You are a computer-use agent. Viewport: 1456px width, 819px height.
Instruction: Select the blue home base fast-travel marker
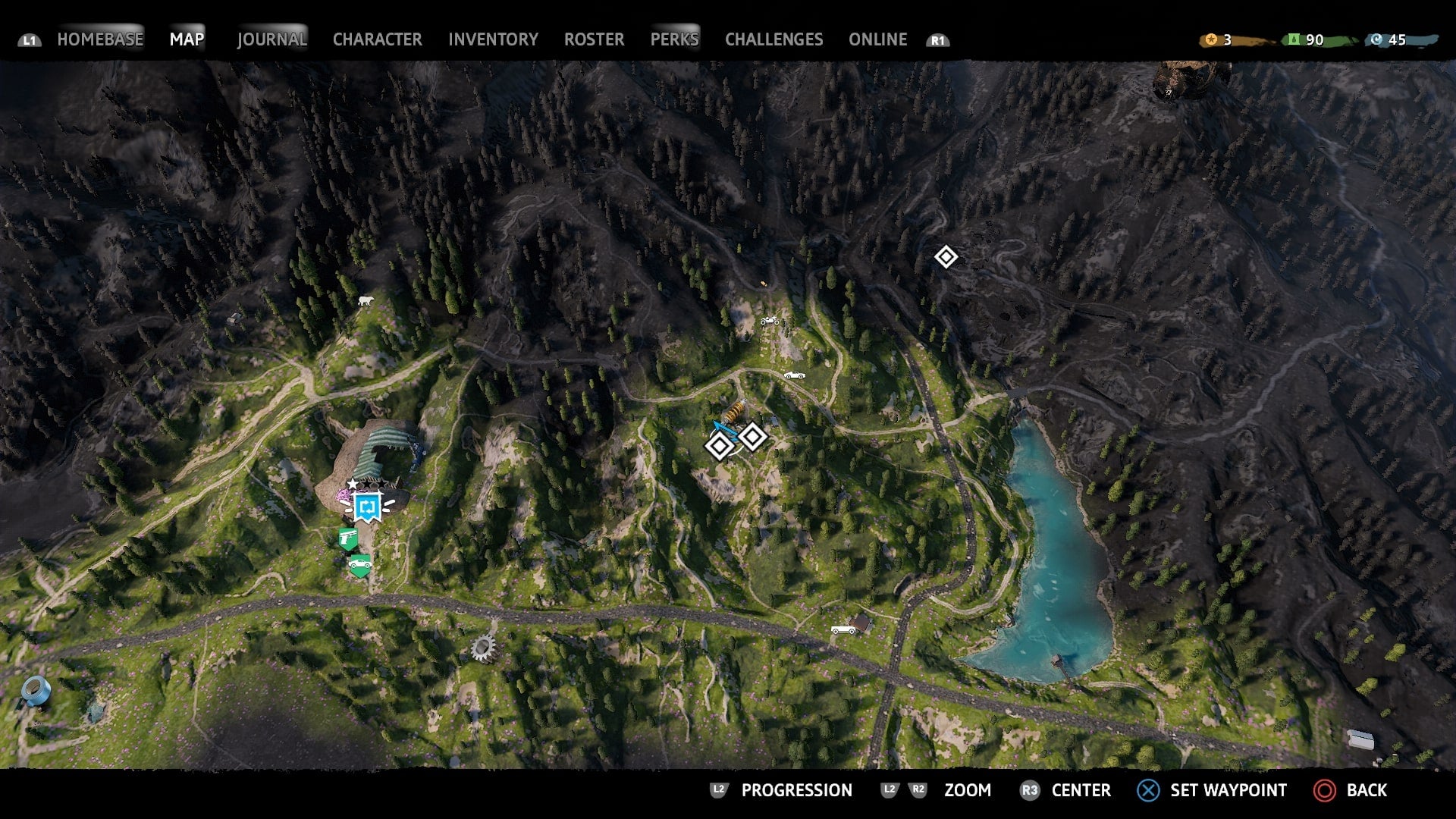(369, 507)
